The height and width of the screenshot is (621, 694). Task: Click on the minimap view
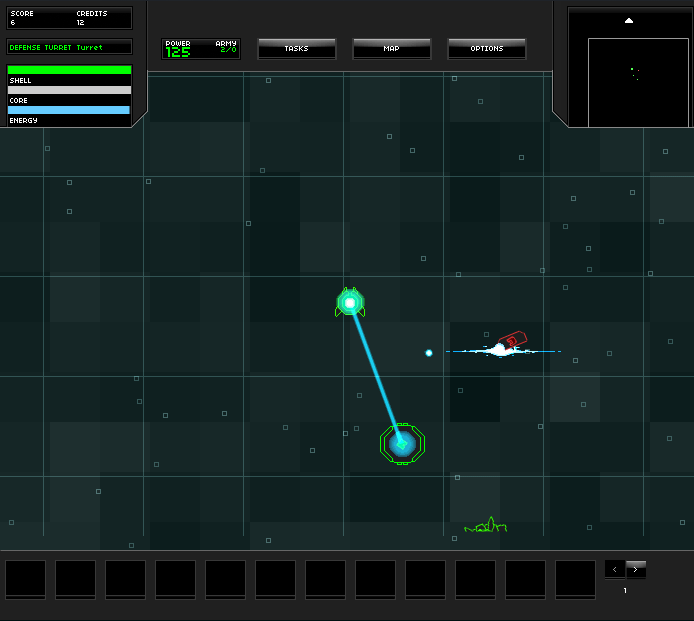[637, 82]
